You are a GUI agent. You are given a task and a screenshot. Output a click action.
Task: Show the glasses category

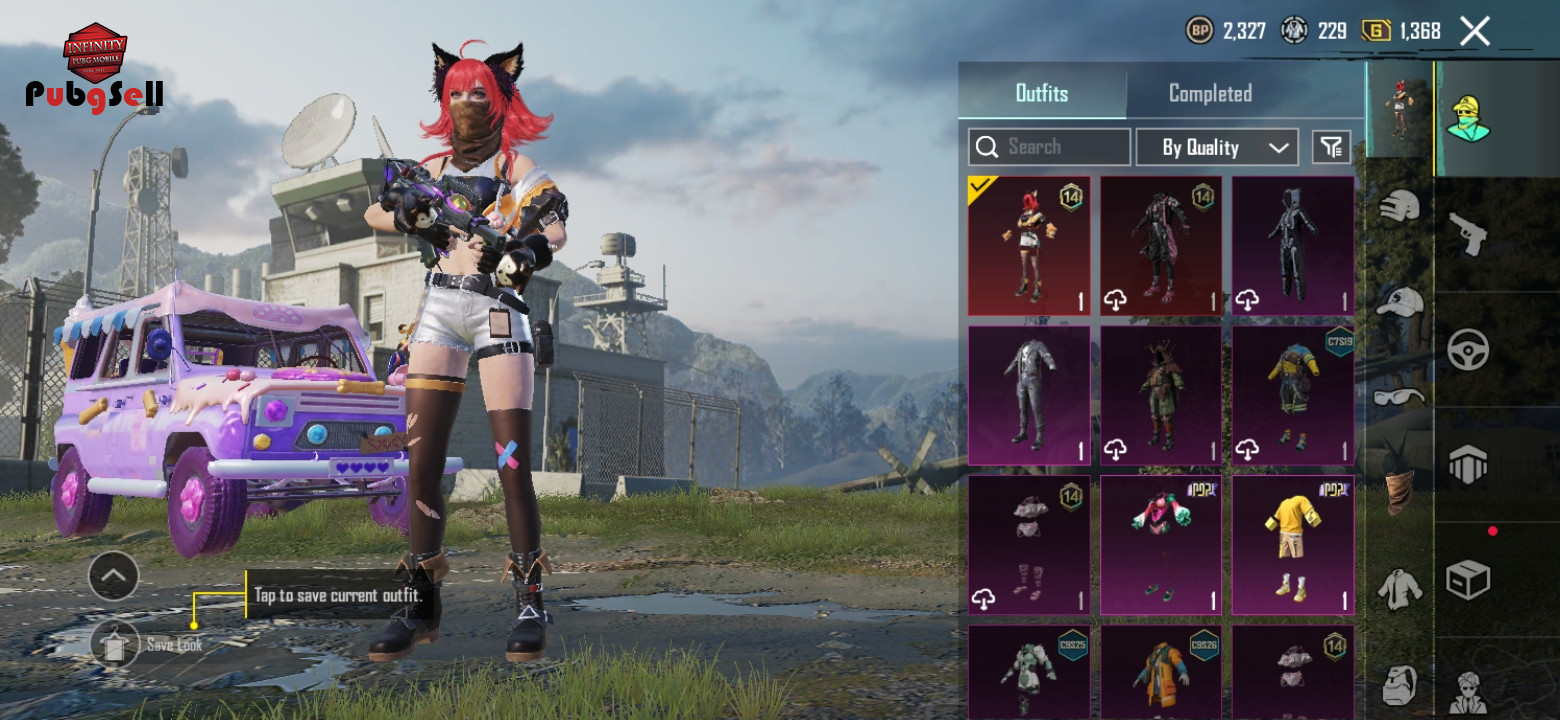click(x=1399, y=397)
